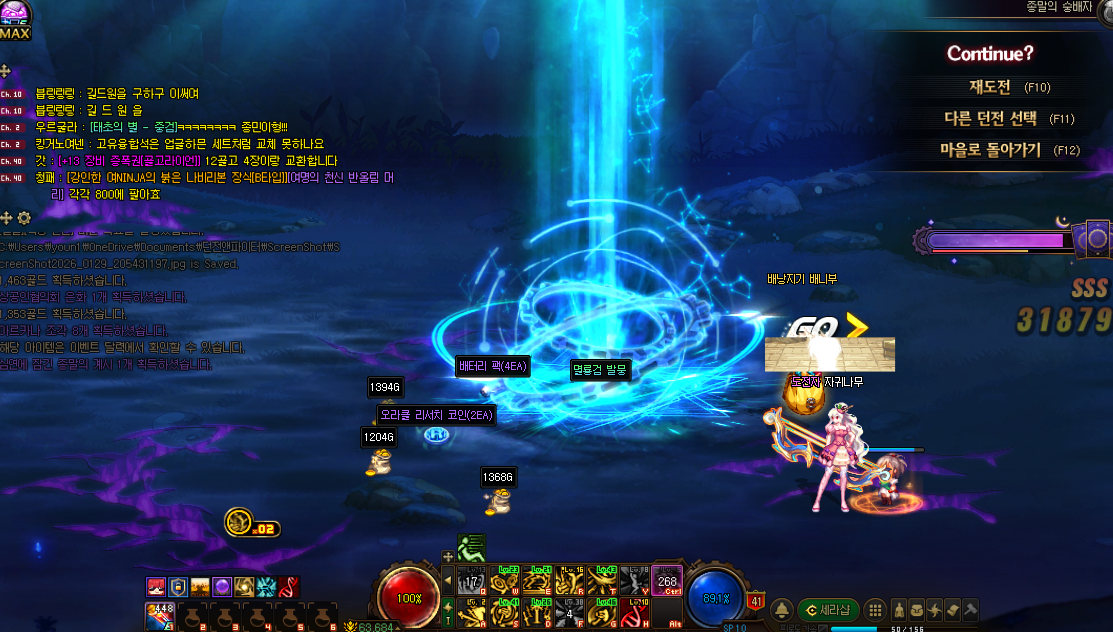Open the grid menu button
The height and width of the screenshot is (632, 1113).
point(875,609)
